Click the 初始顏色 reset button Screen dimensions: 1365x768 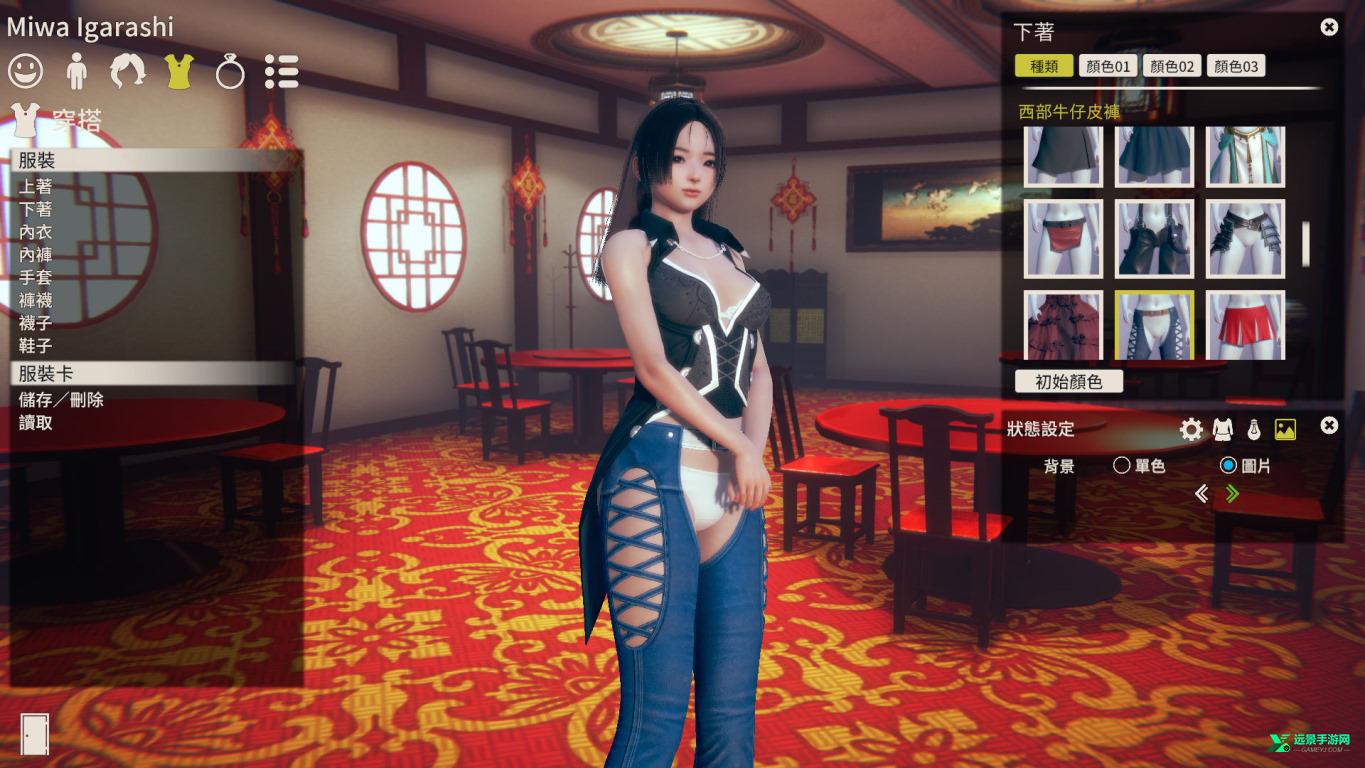[1068, 380]
